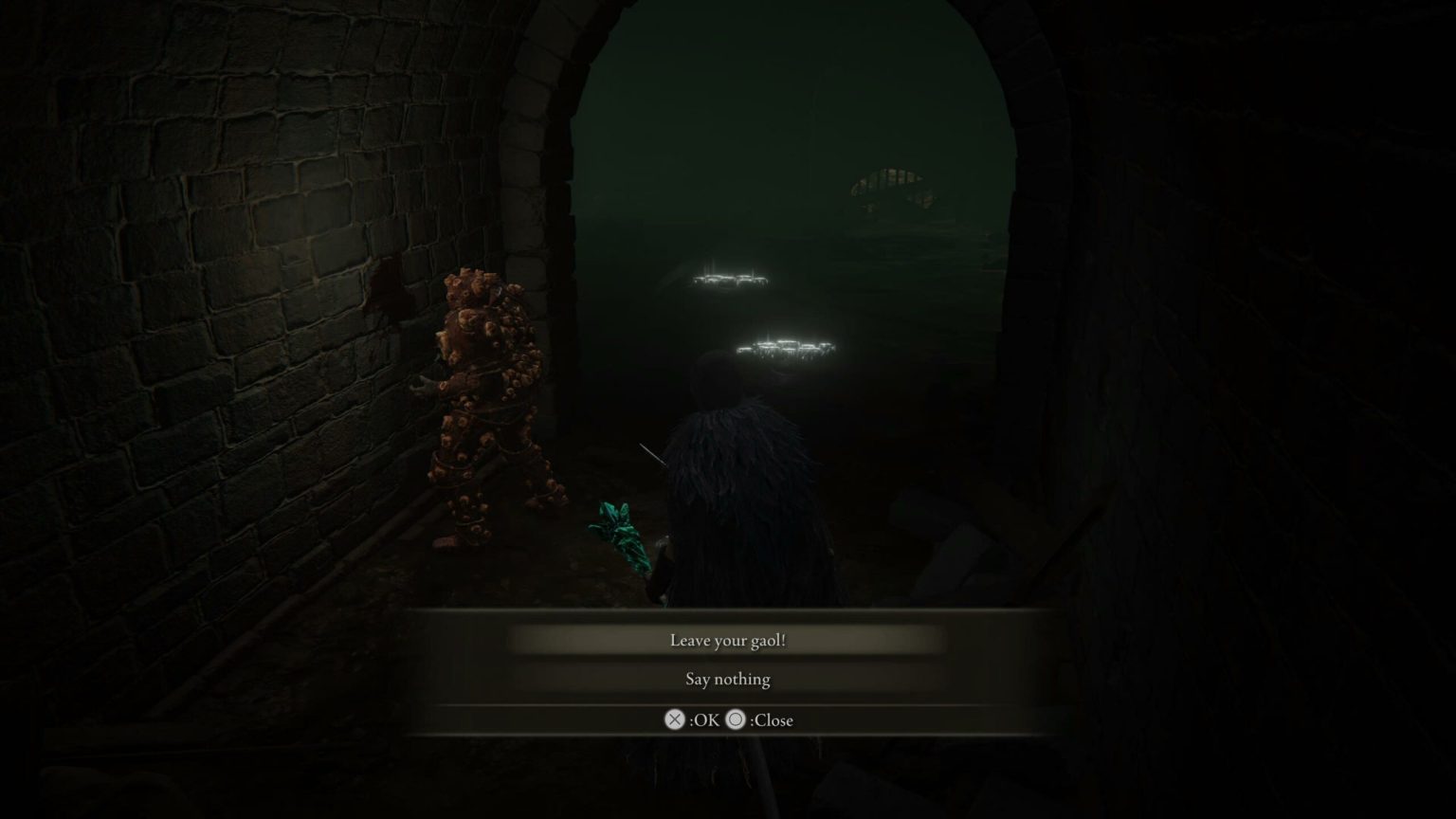This screenshot has height=819, width=1456.
Task: Select the 'Leave your gaol!' dialogue option
Action: tap(727, 641)
